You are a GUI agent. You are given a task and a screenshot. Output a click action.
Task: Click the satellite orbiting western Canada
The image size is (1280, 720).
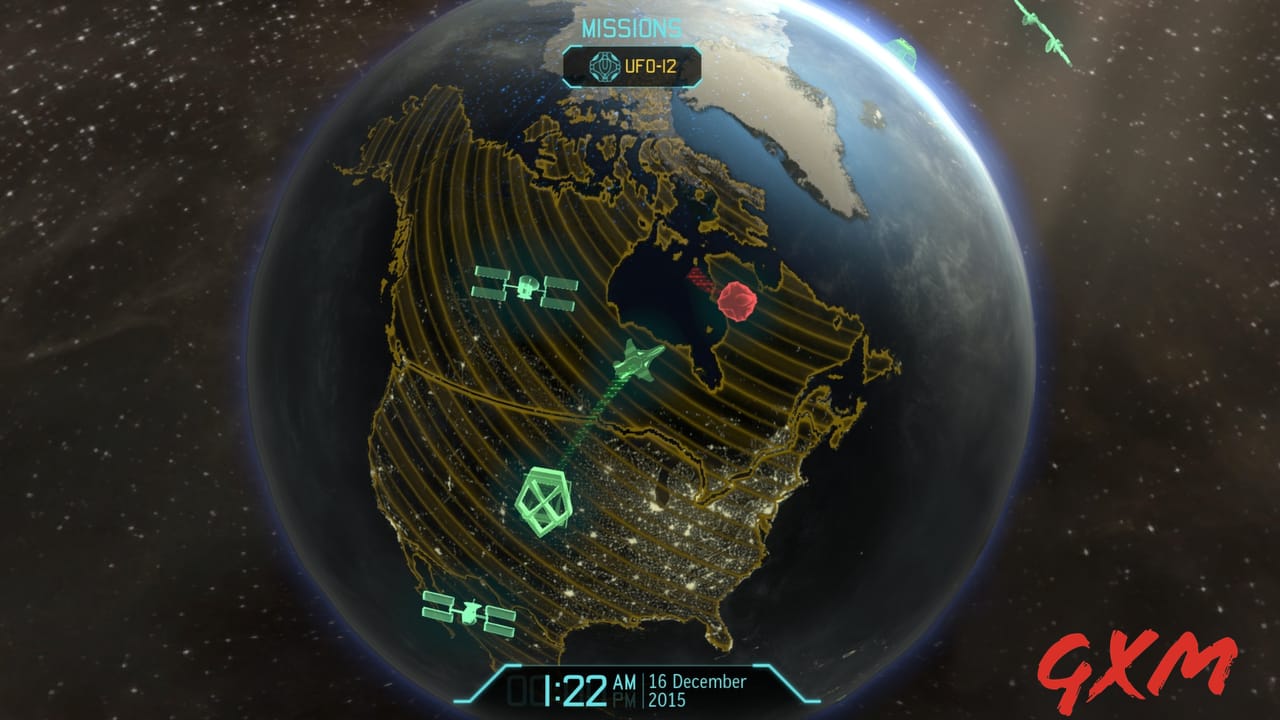click(x=527, y=287)
